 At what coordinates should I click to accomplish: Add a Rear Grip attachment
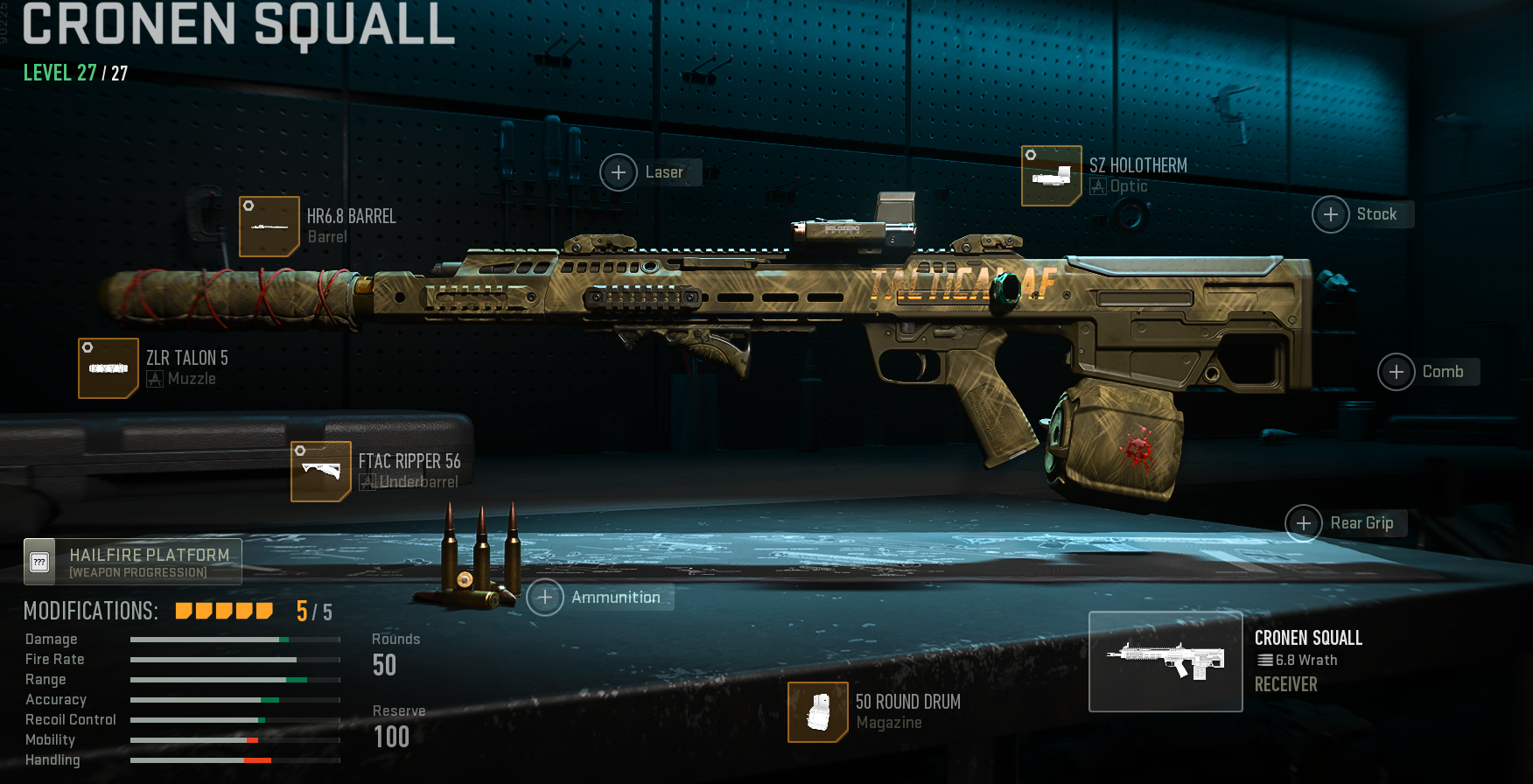click(x=1304, y=523)
